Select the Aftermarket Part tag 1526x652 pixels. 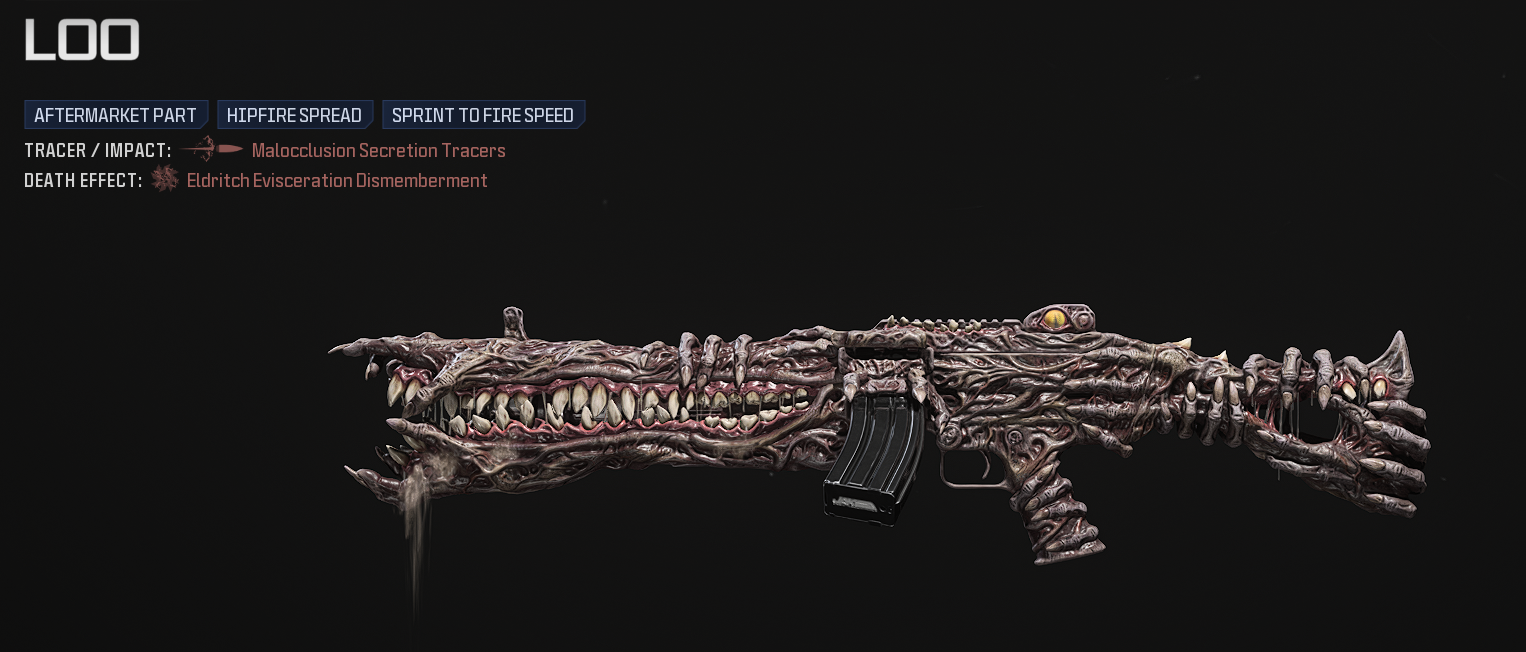click(x=116, y=115)
